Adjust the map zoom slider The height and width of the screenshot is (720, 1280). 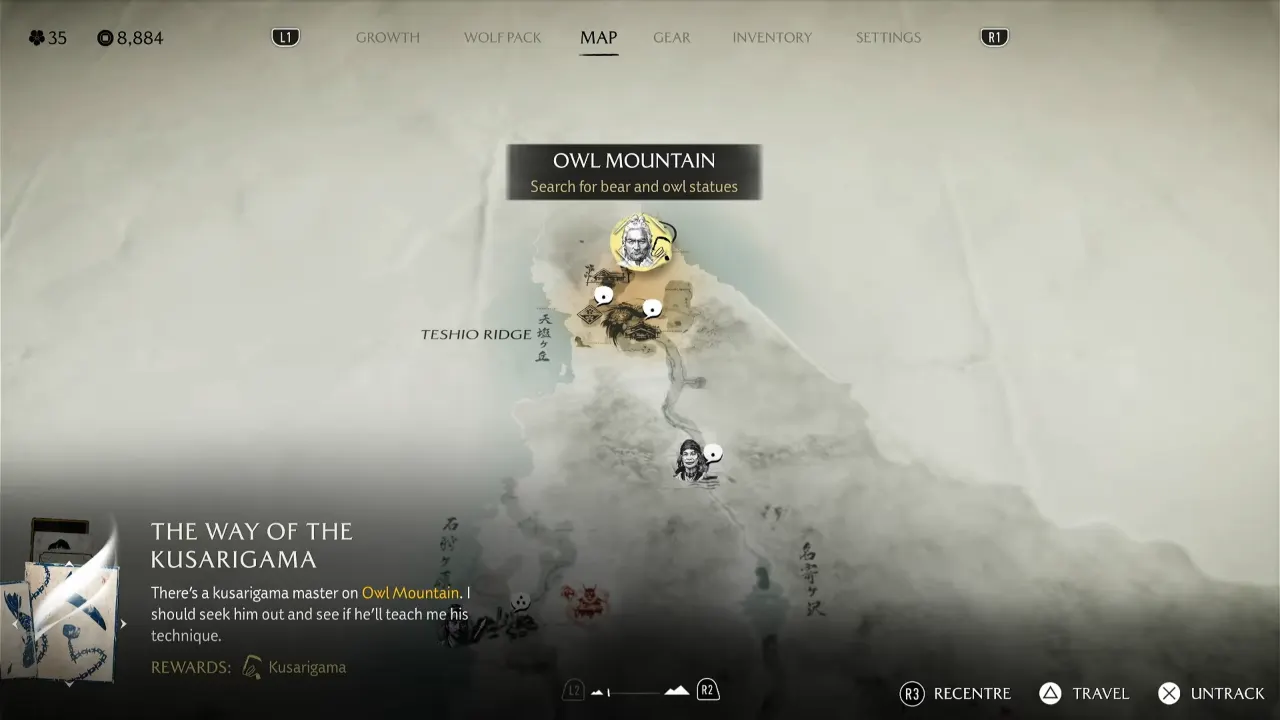pos(640,691)
